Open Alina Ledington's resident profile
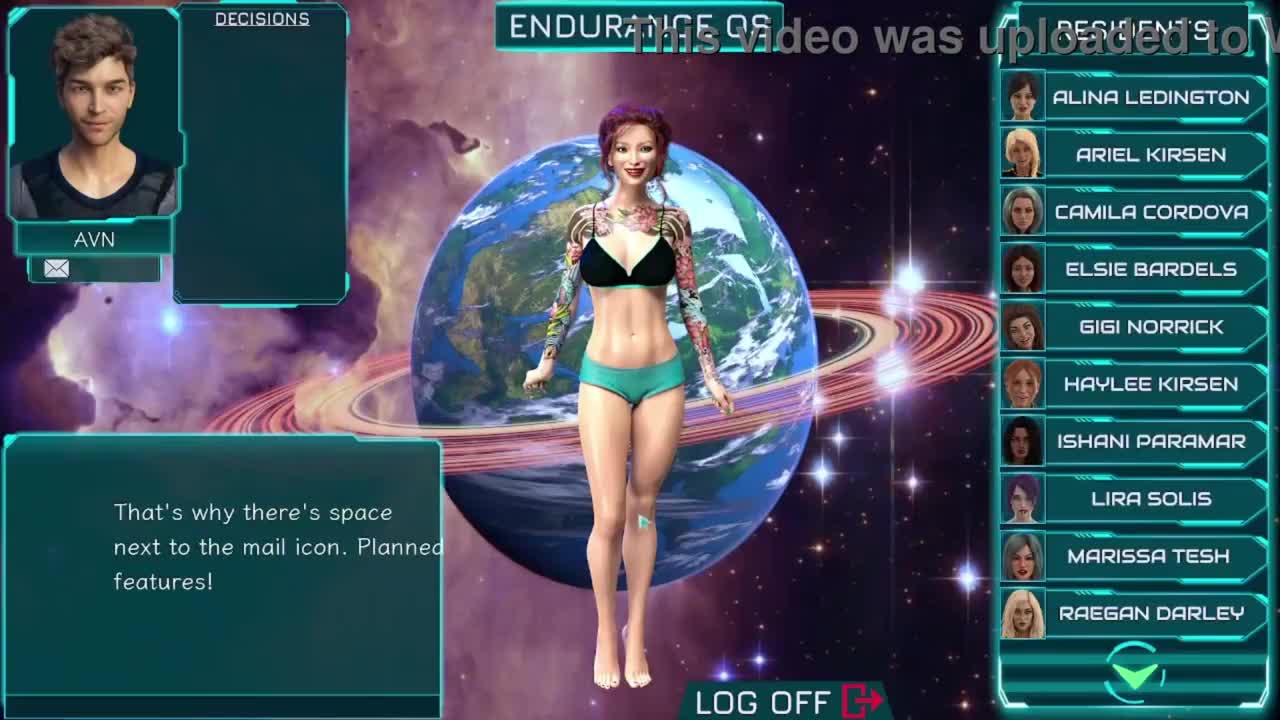The width and height of the screenshot is (1280, 720). click(x=1150, y=97)
